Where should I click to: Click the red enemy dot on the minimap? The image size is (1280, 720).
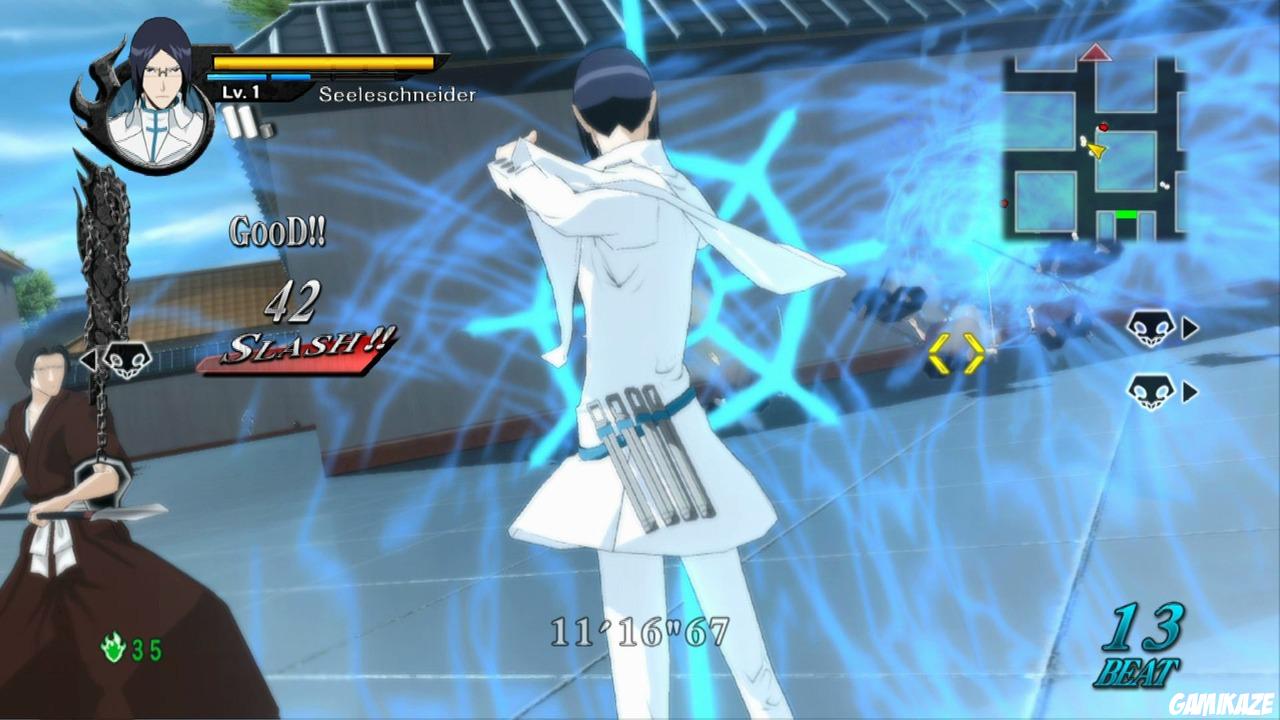click(x=1103, y=127)
